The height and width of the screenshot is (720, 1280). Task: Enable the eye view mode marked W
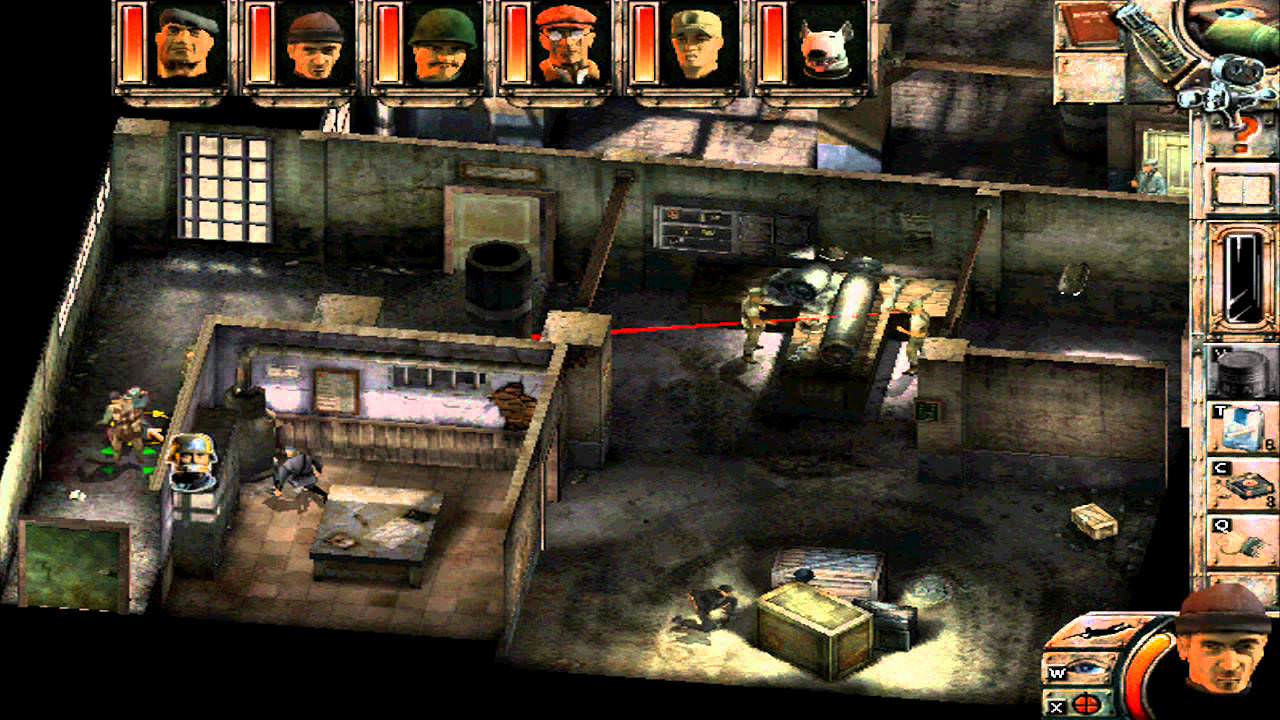[x=1086, y=668]
